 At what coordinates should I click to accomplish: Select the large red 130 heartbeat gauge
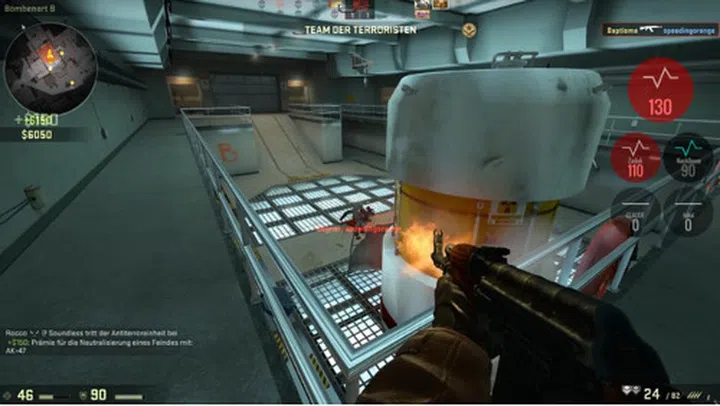pos(660,89)
